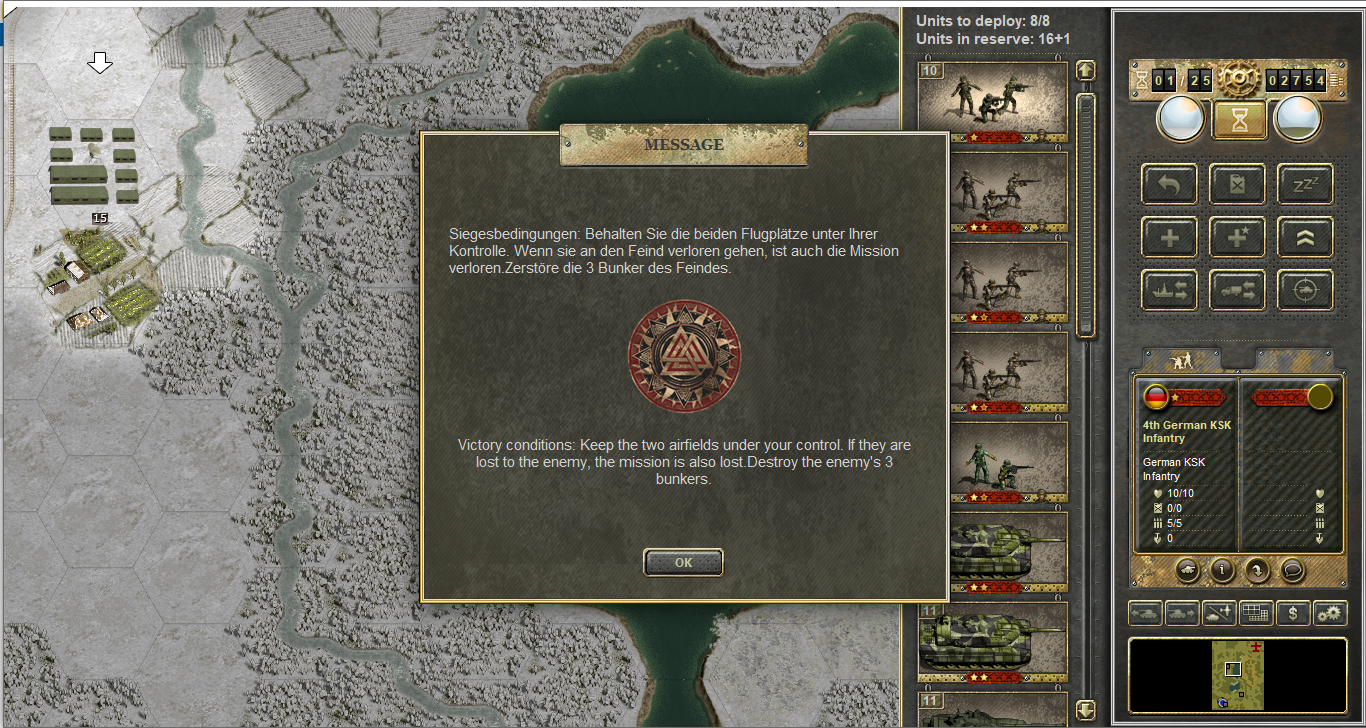This screenshot has height=728, width=1366.
Task: Click the plus-with-star elite reinforcement button
Action: pos(1238,237)
